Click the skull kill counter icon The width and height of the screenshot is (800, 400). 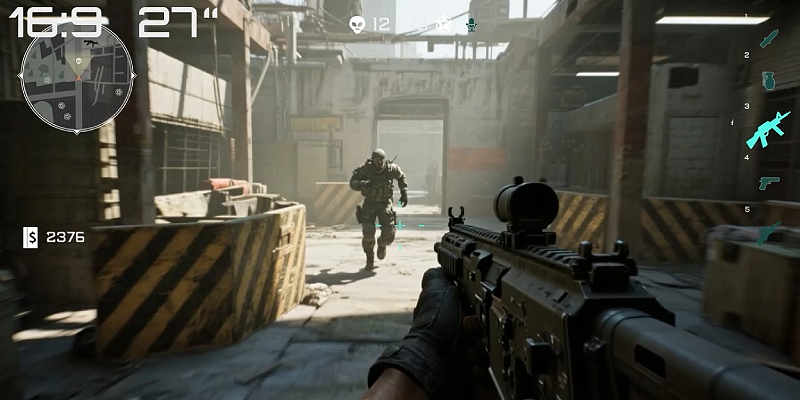pos(357,23)
